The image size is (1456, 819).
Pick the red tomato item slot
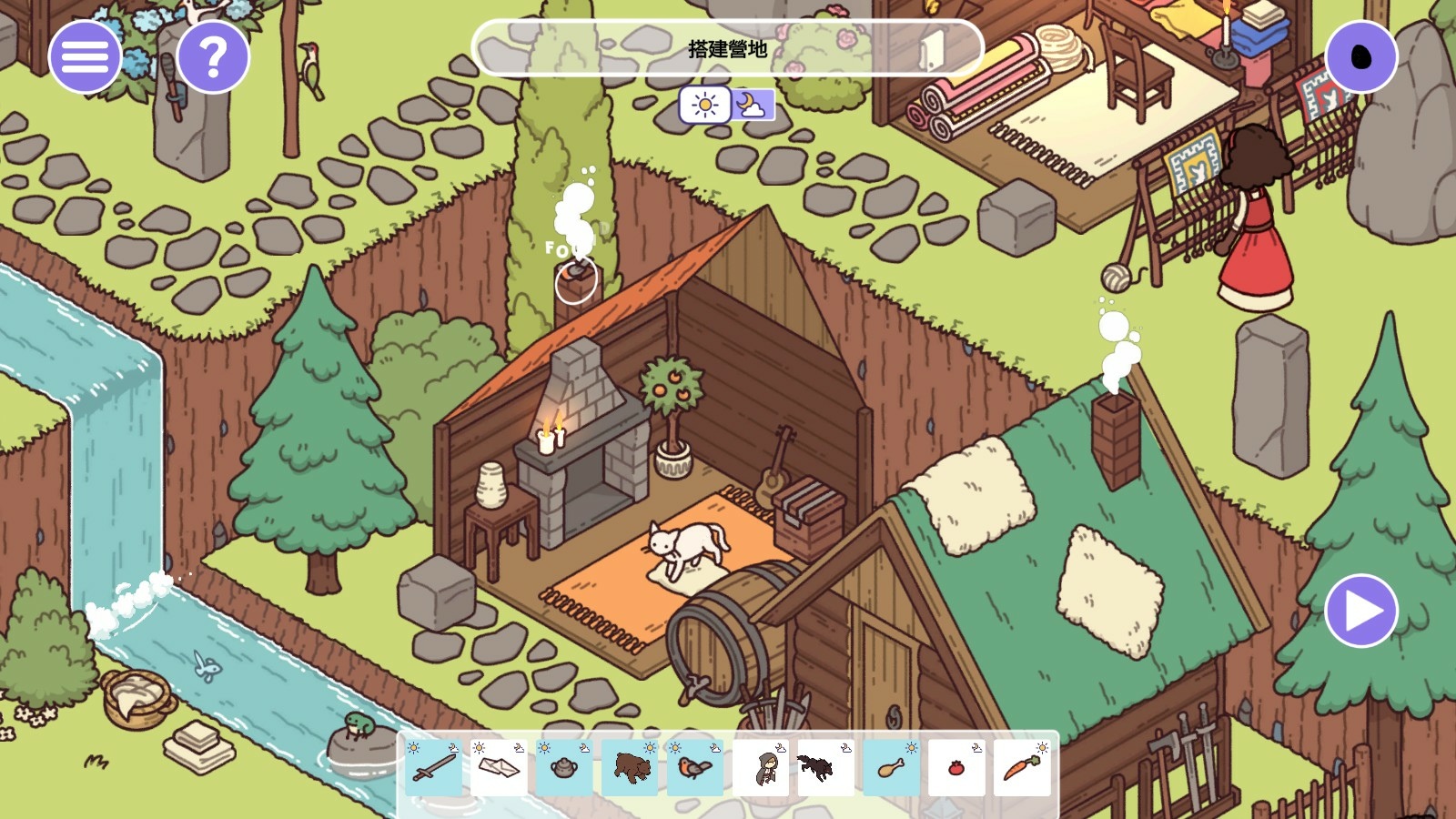[956, 767]
